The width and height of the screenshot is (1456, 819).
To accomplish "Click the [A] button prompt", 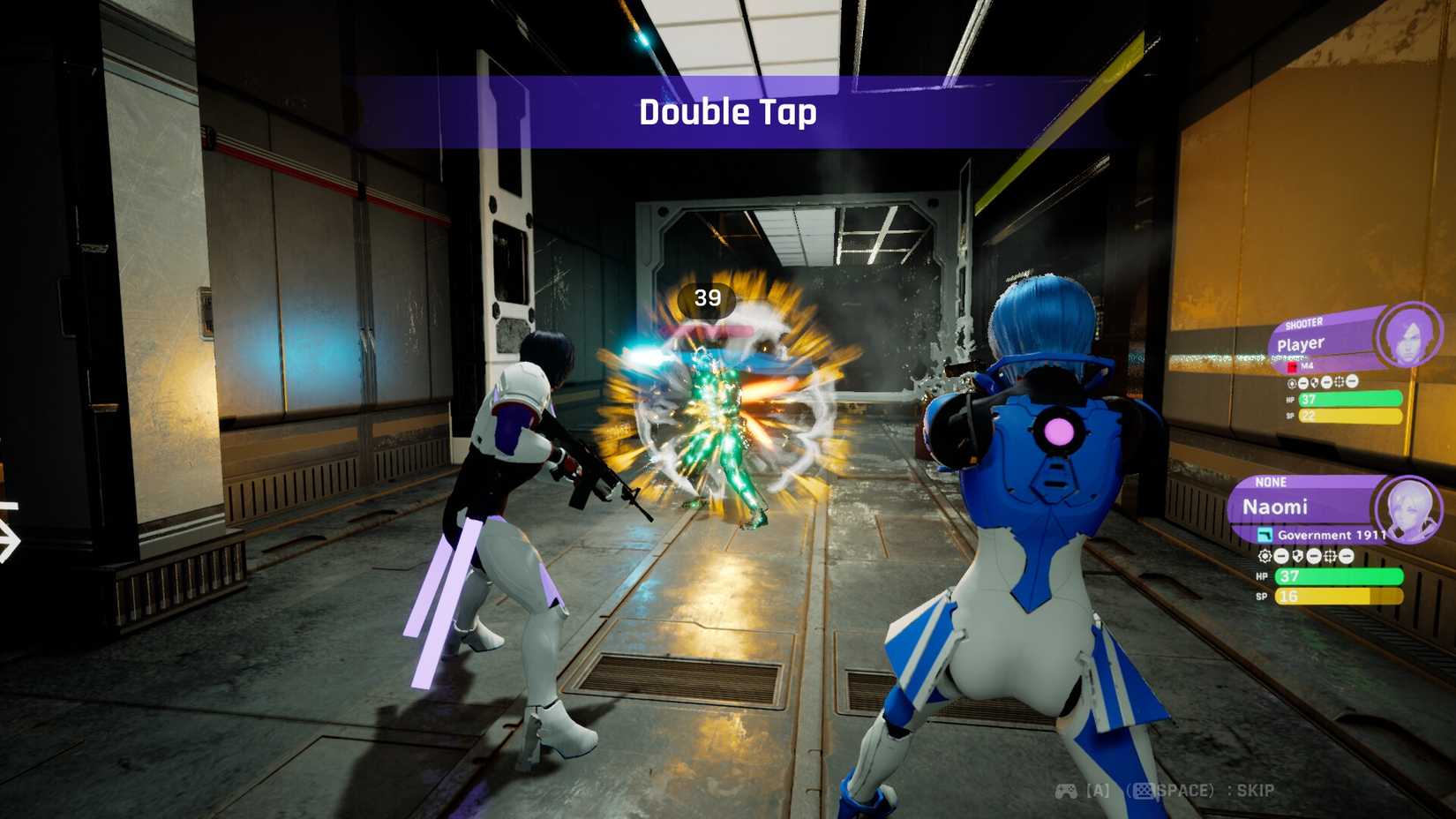I will (x=1098, y=790).
